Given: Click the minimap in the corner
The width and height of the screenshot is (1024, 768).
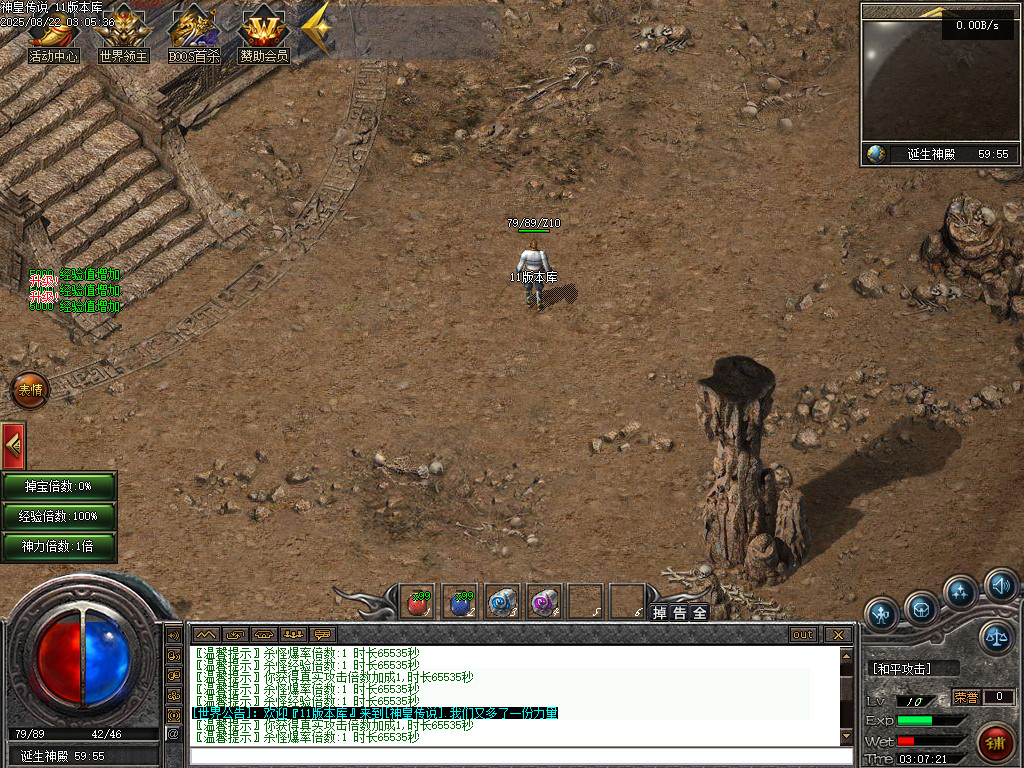Looking at the screenshot, I should coord(937,80).
